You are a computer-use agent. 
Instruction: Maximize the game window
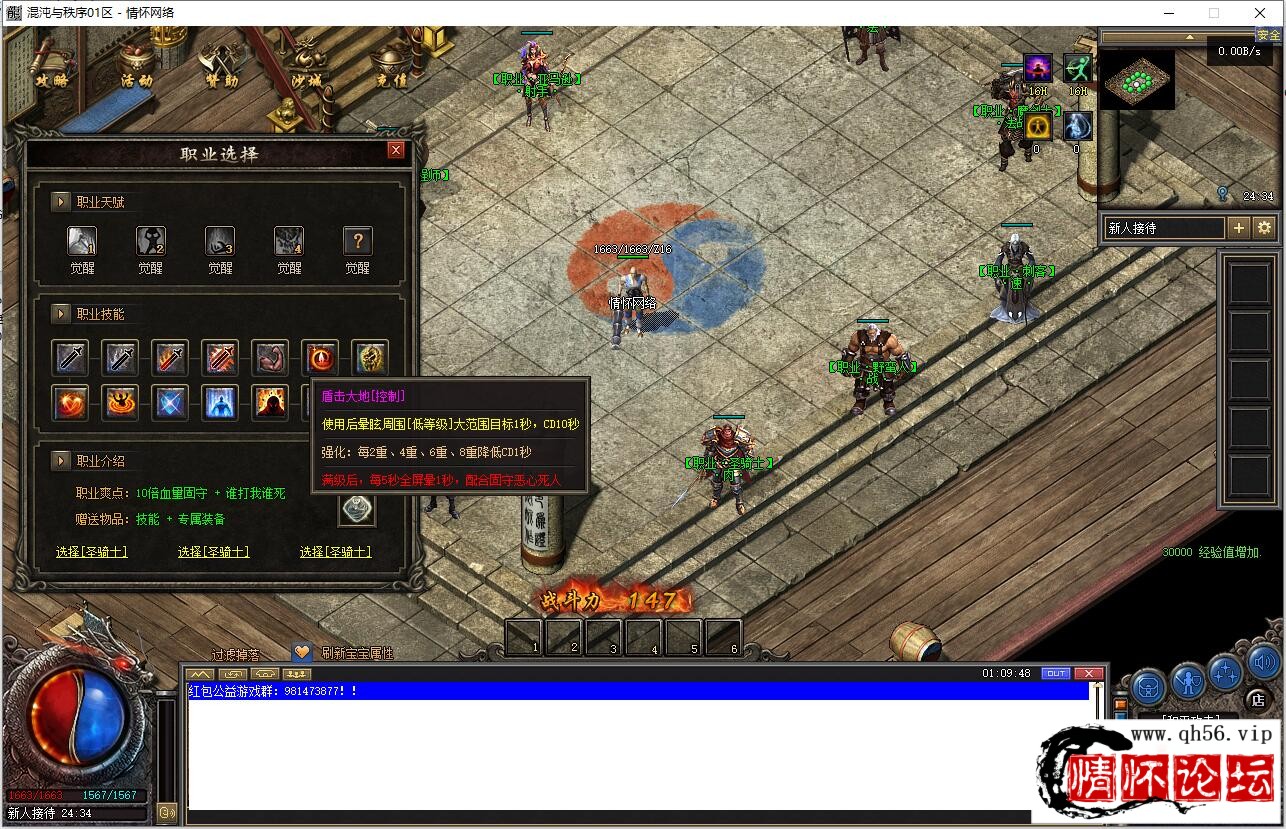(x=1214, y=13)
